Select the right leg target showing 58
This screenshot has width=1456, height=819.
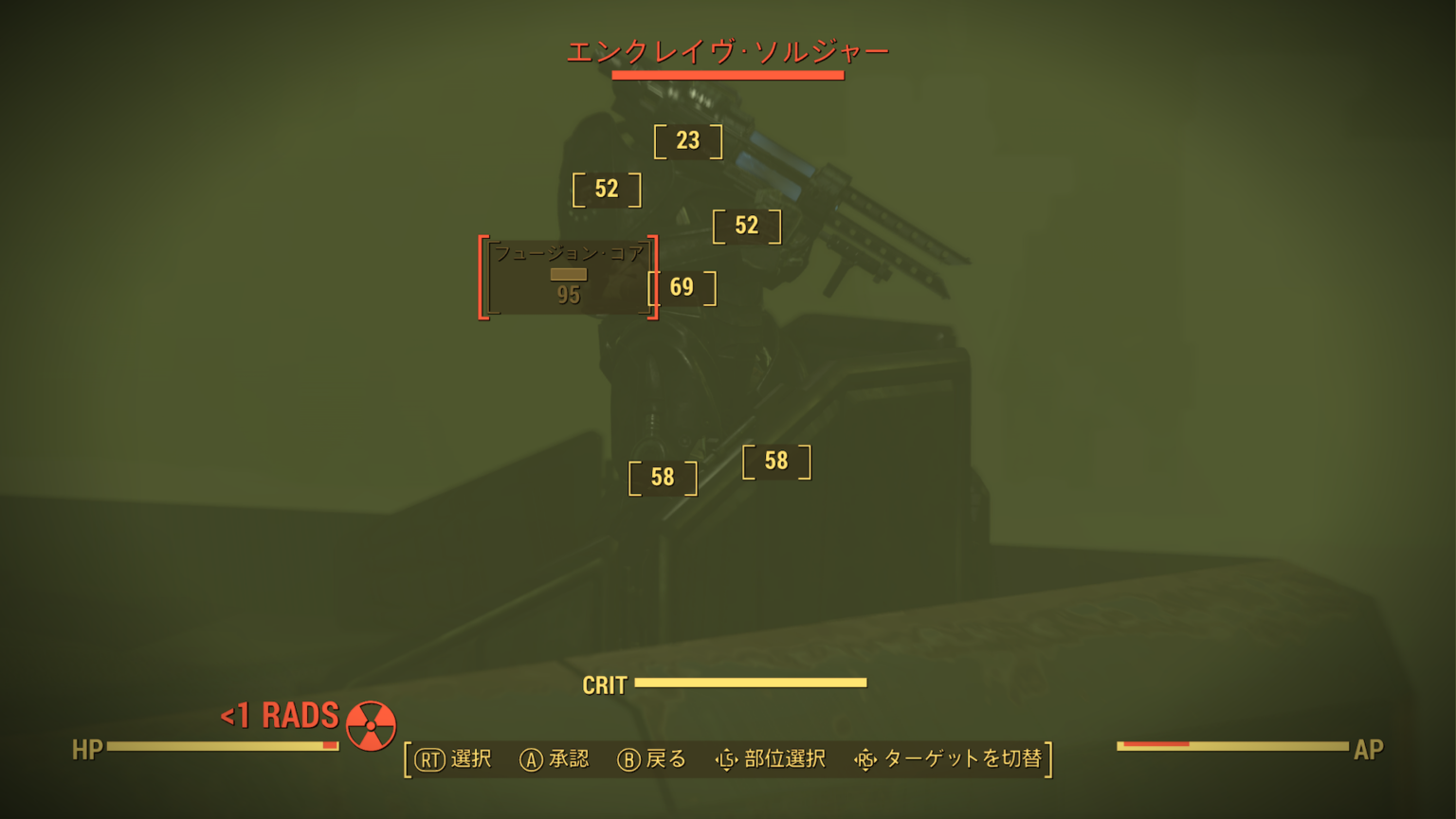pos(777,461)
